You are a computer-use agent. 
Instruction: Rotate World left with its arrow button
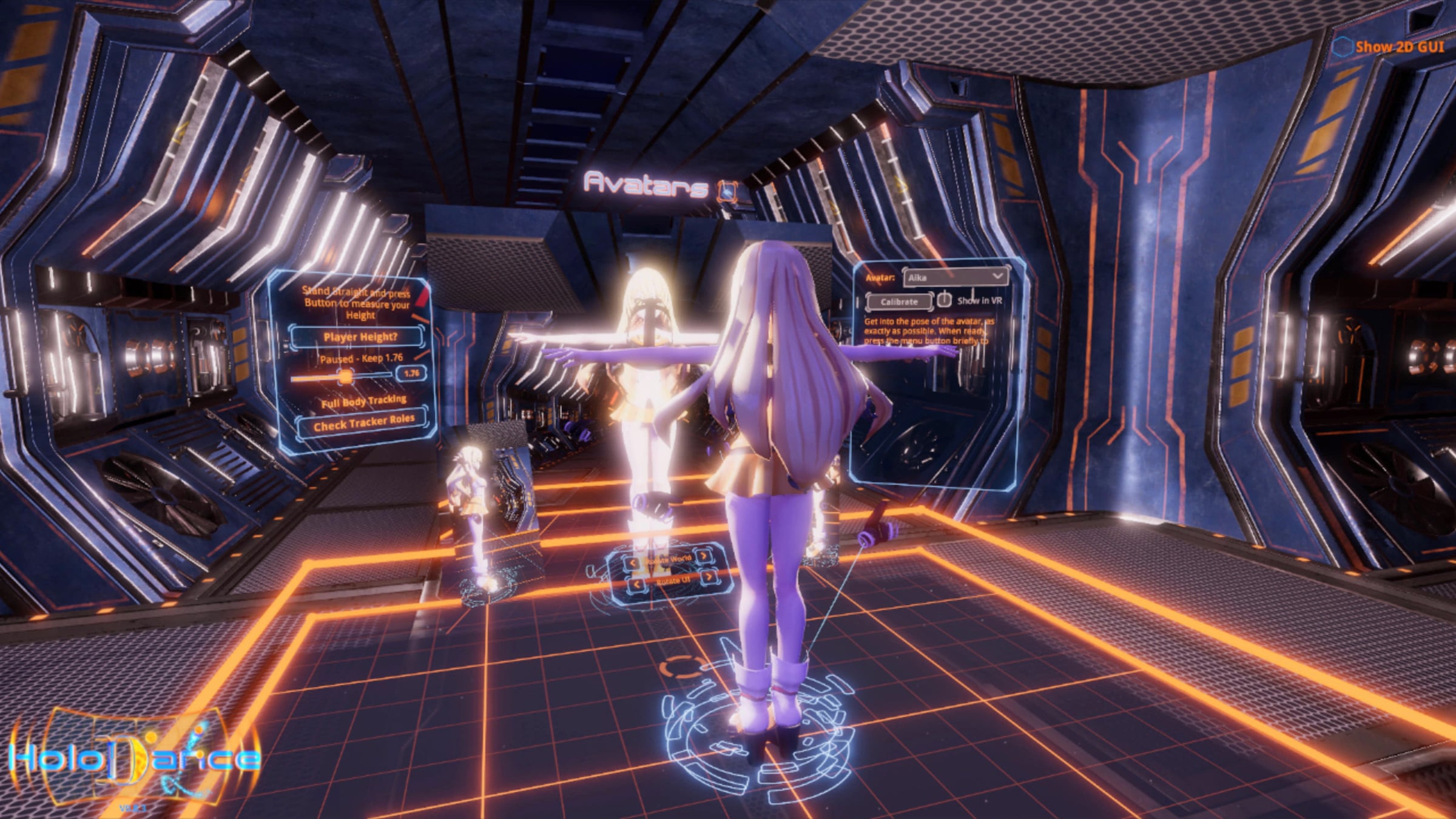[x=633, y=563]
